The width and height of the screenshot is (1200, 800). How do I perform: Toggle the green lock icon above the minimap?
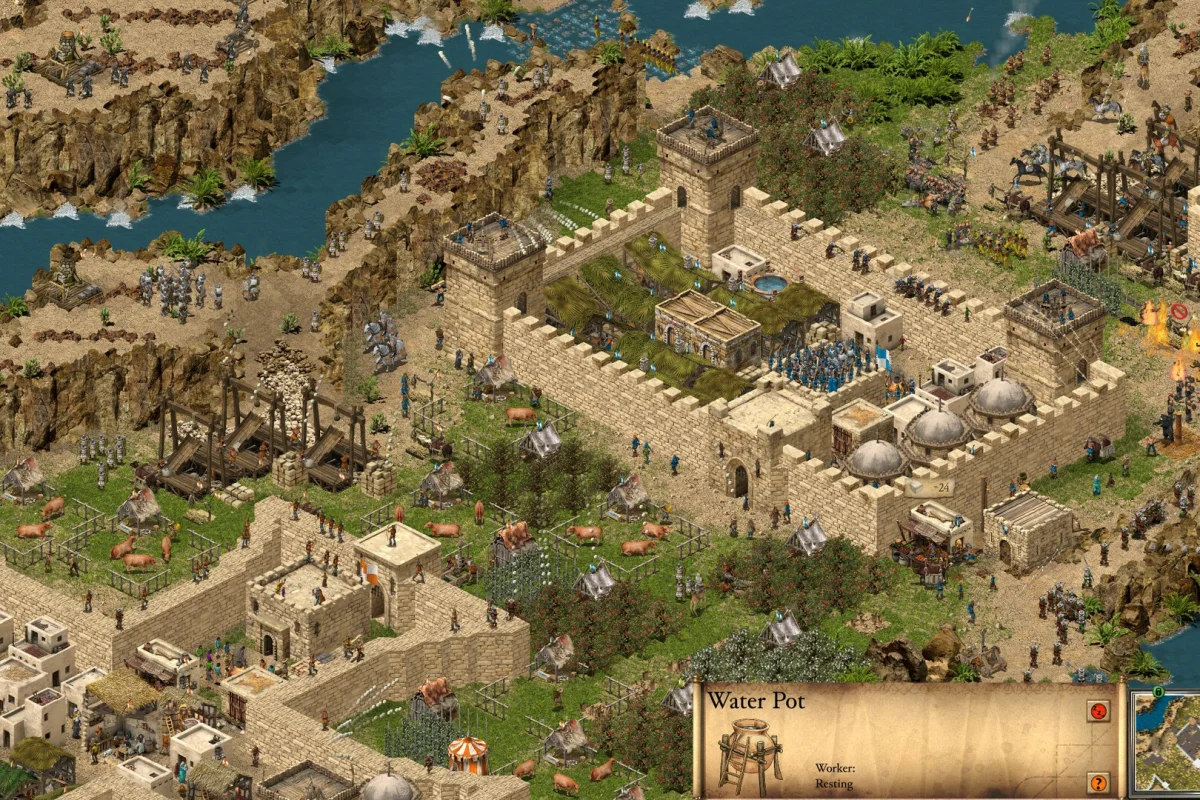(x=1157, y=690)
